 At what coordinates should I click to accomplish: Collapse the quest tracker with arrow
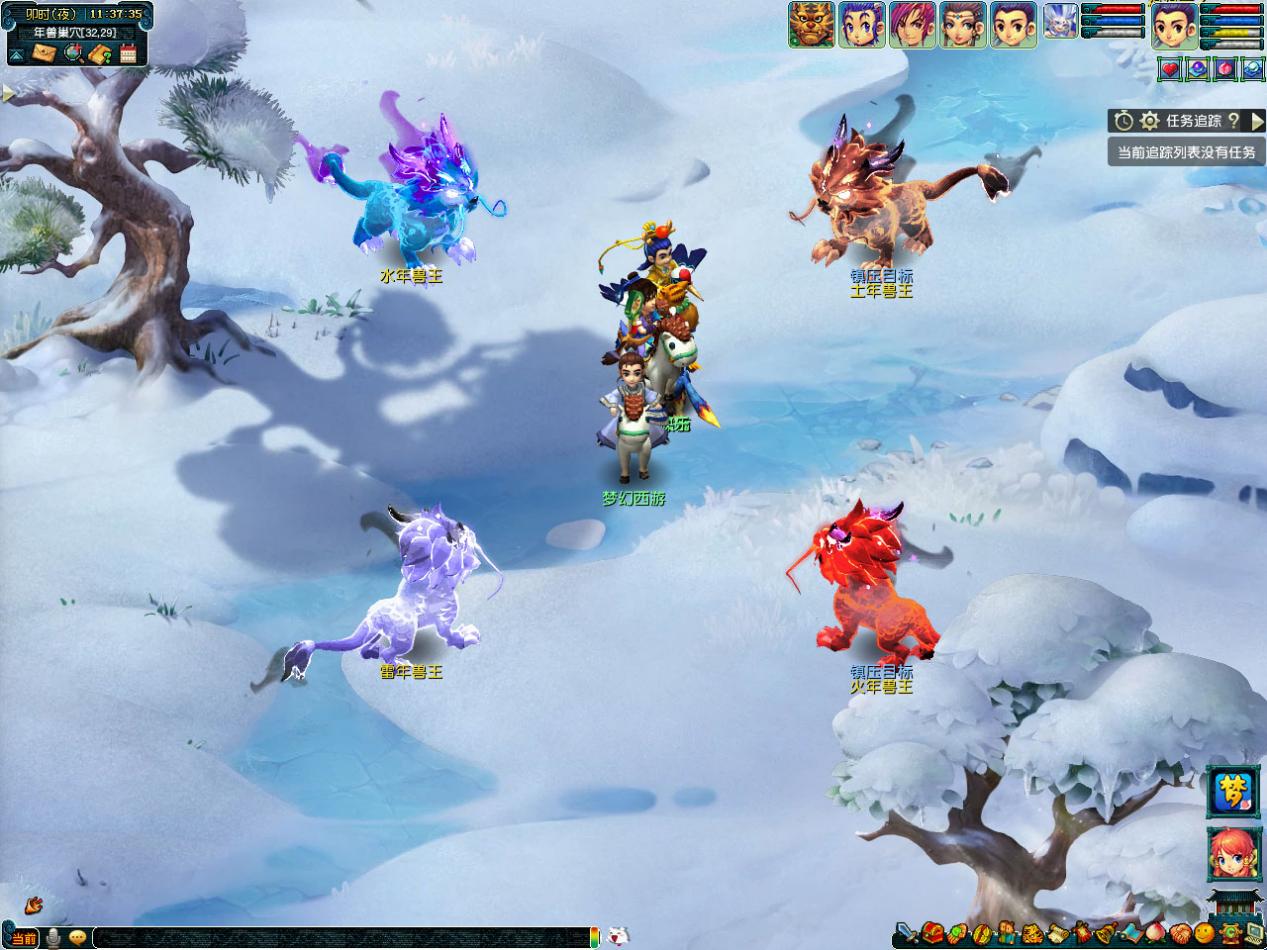(1257, 121)
